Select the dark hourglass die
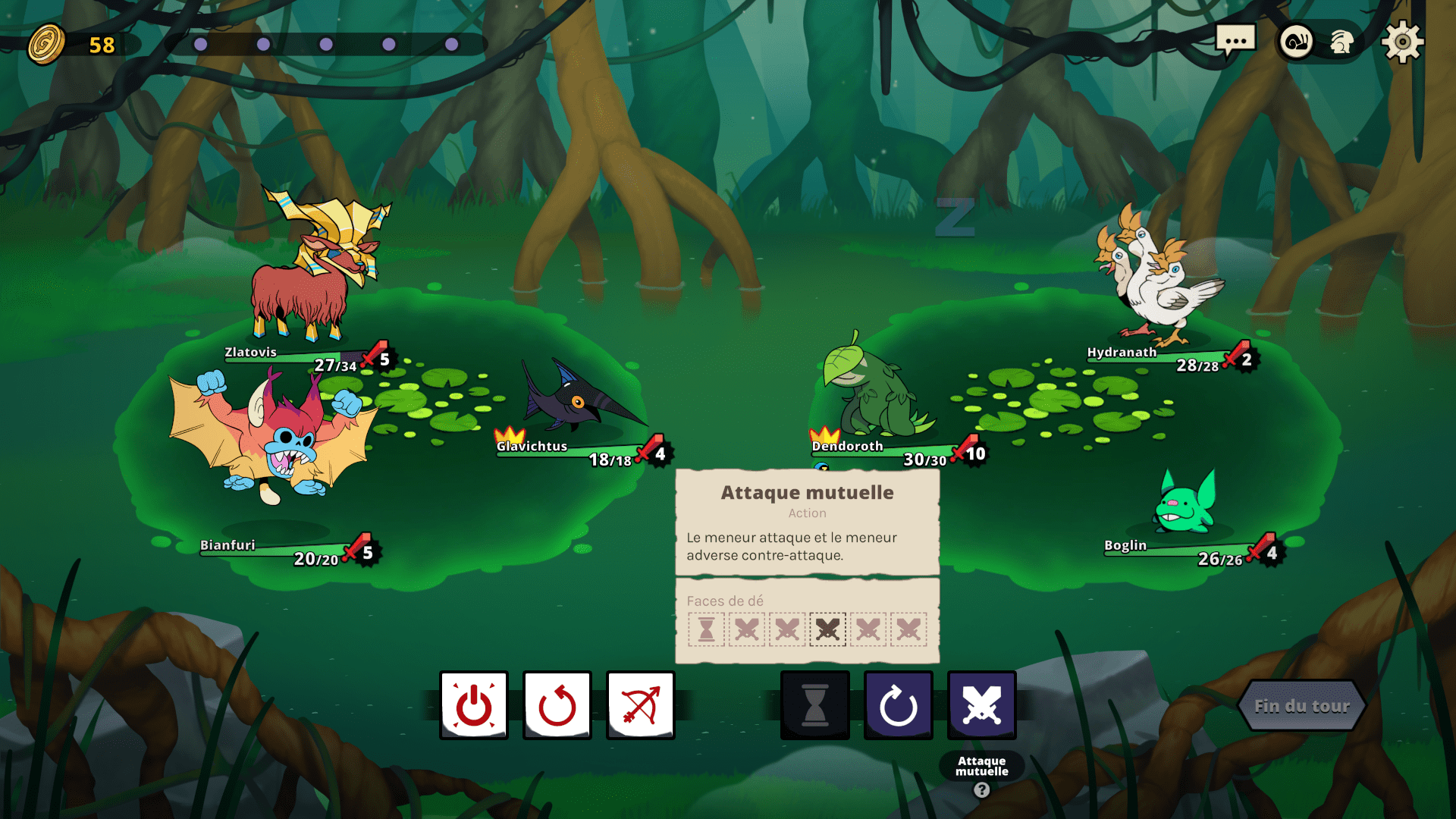Image resolution: width=1456 pixels, height=819 pixels. [815, 705]
